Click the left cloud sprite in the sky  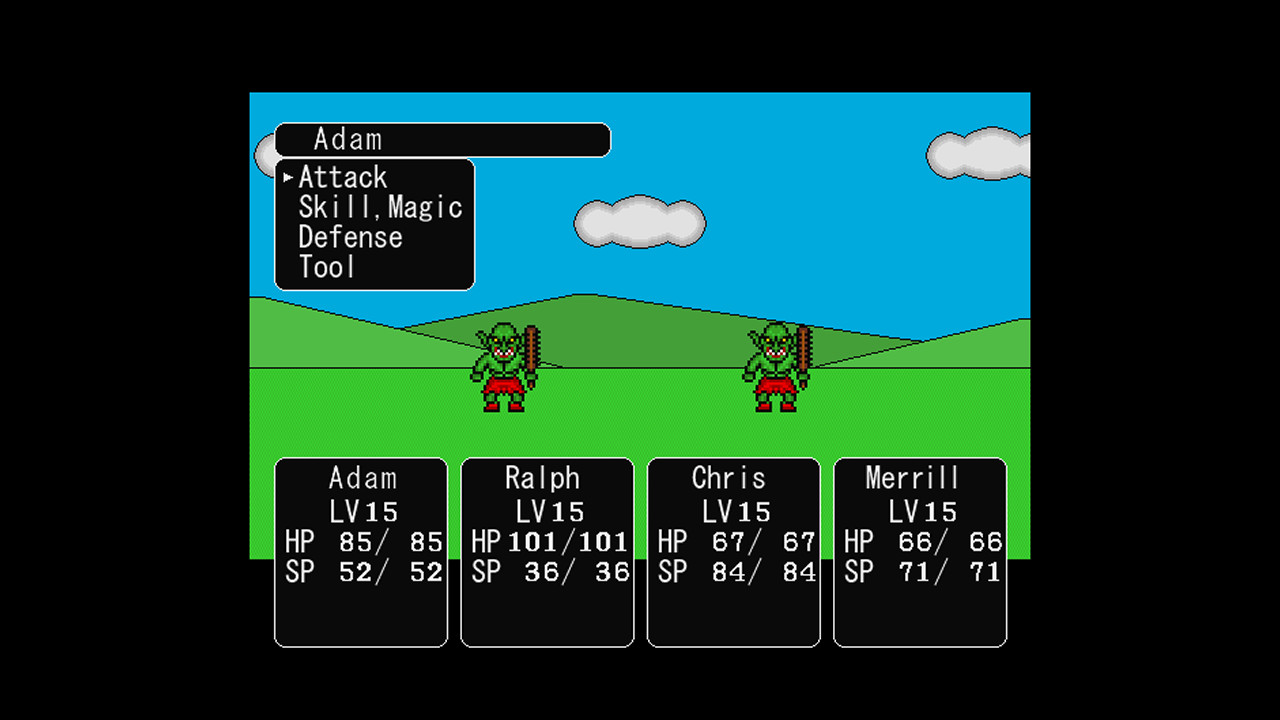point(640,222)
